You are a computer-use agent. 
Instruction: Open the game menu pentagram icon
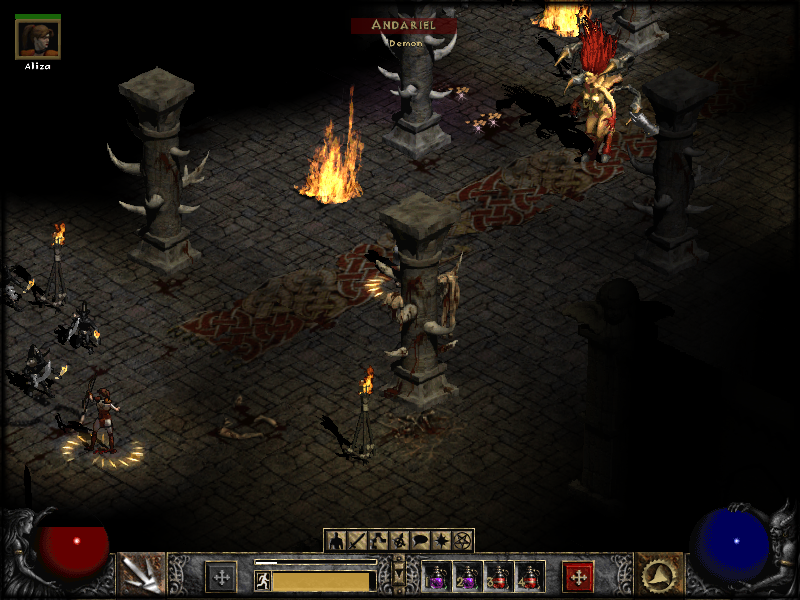[461, 540]
